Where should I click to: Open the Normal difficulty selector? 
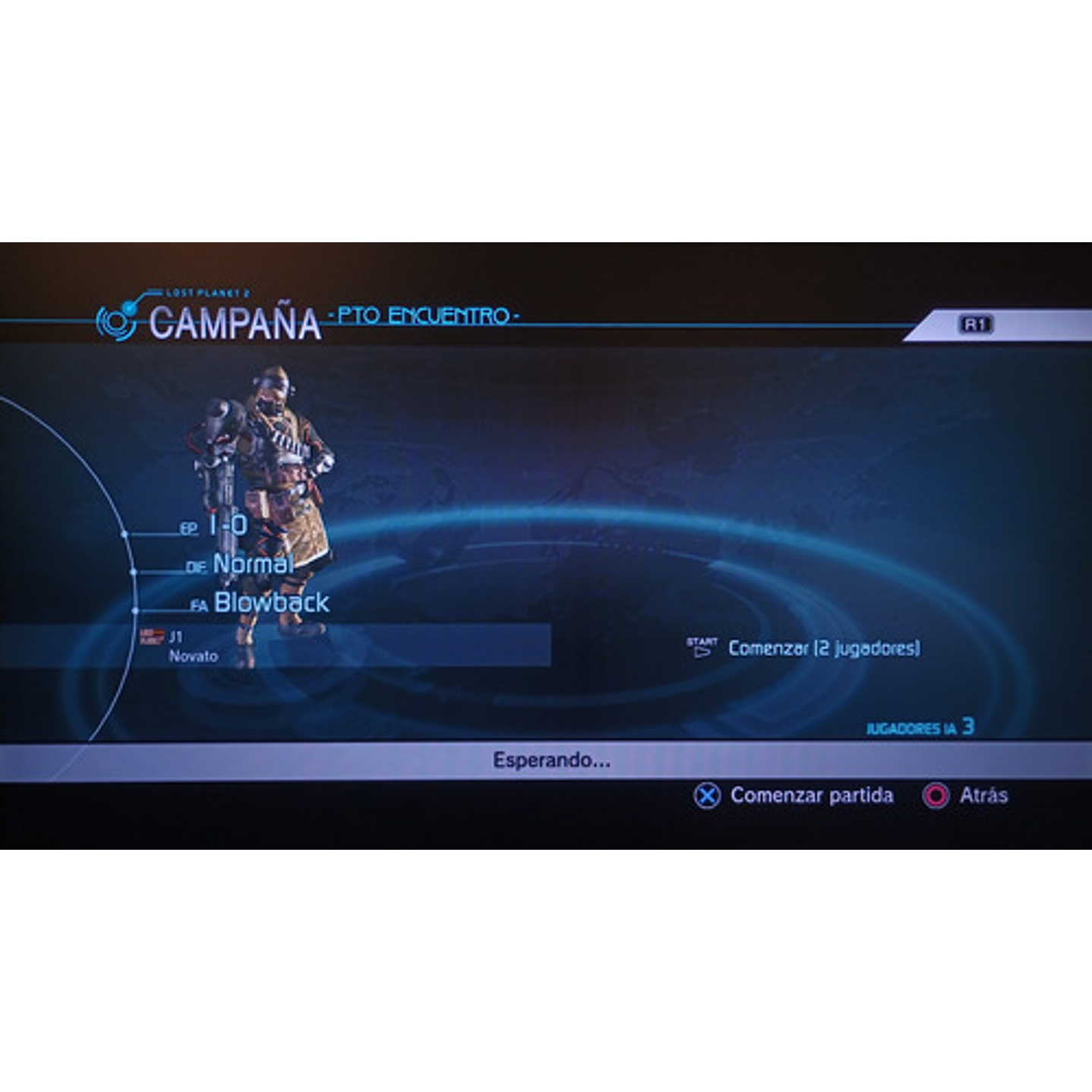click(x=253, y=566)
